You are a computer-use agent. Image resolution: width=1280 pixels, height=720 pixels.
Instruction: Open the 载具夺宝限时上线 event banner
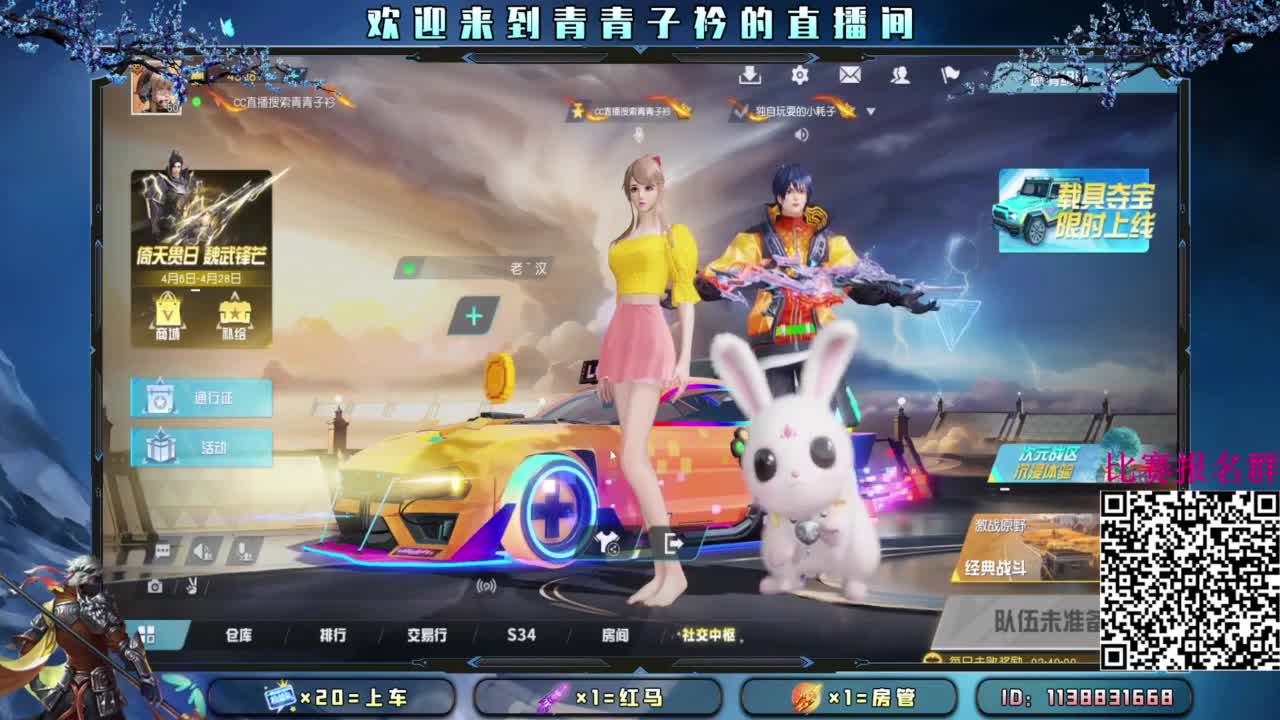1078,208
